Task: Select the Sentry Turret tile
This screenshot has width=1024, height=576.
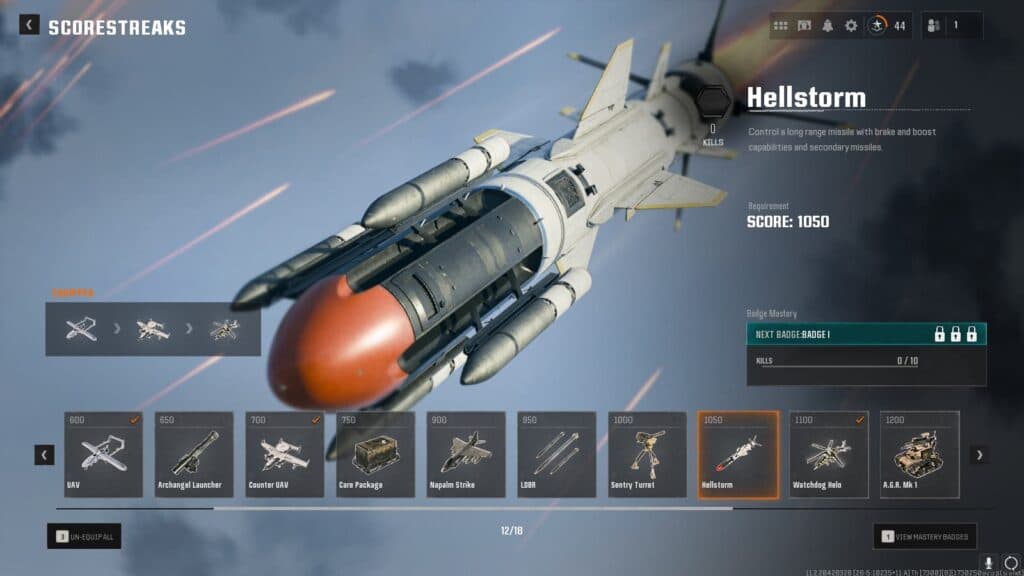Action: coord(647,454)
